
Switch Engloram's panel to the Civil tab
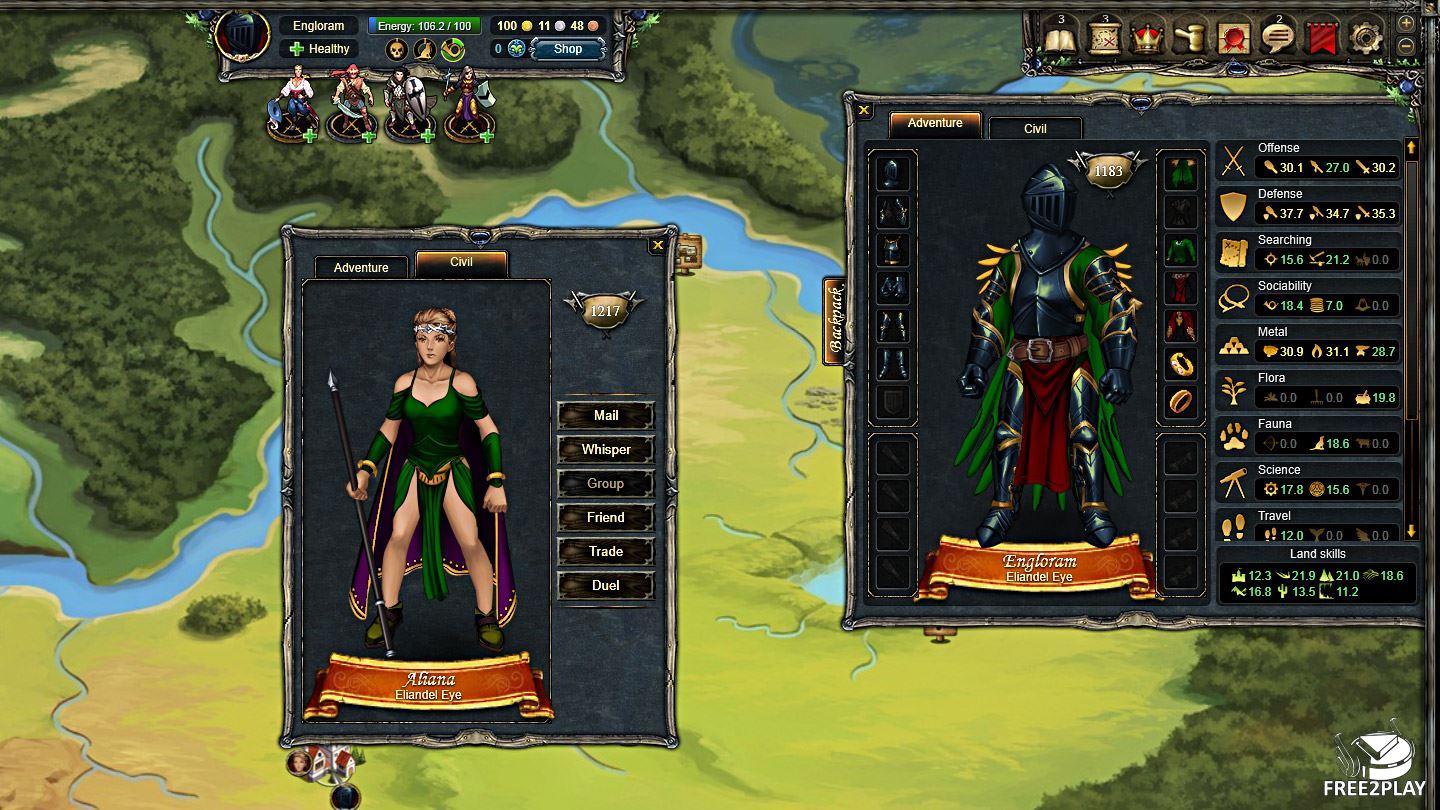coord(1035,129)
